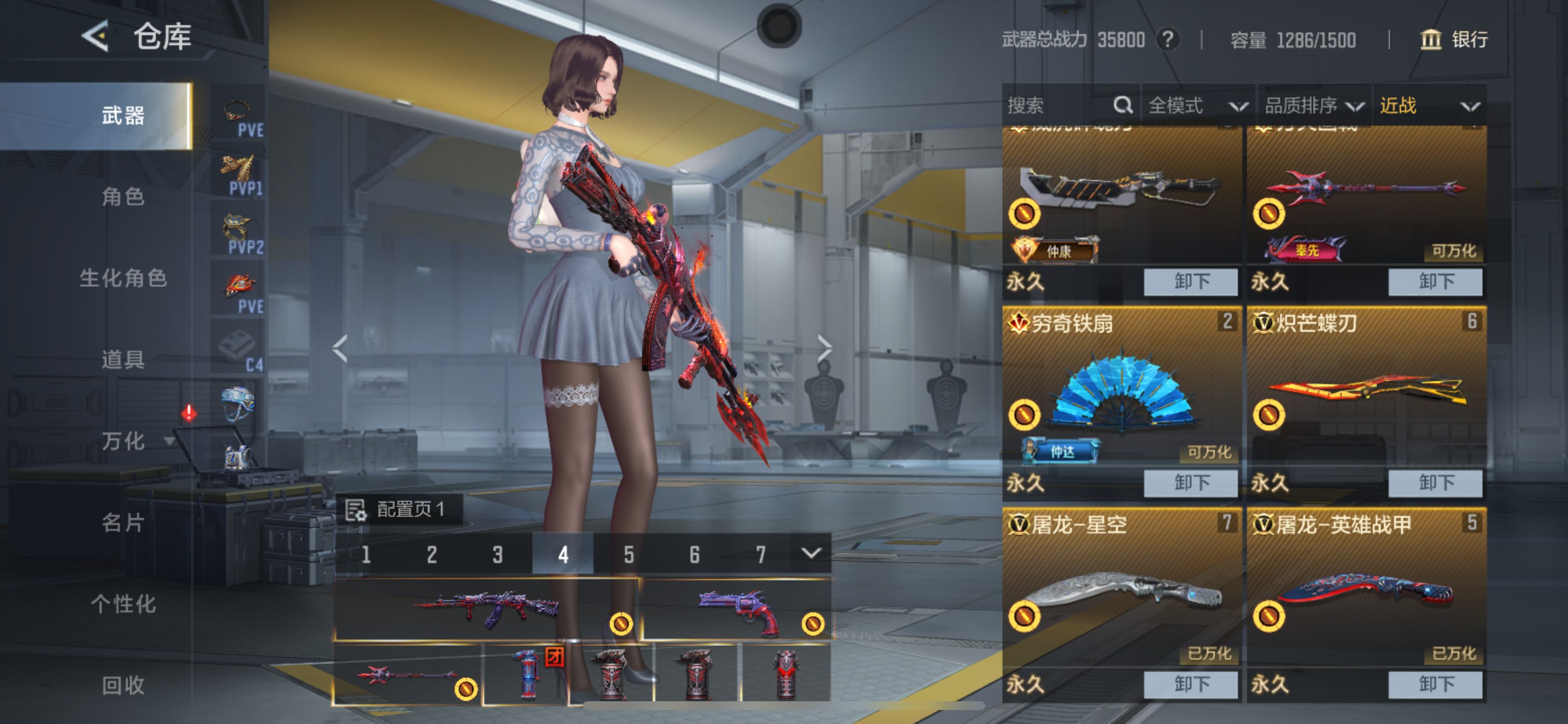Image resolution: width=1568 pixels, height=724 pixels.
Task: Open the 生化角色 category
Action: (123, 278)
